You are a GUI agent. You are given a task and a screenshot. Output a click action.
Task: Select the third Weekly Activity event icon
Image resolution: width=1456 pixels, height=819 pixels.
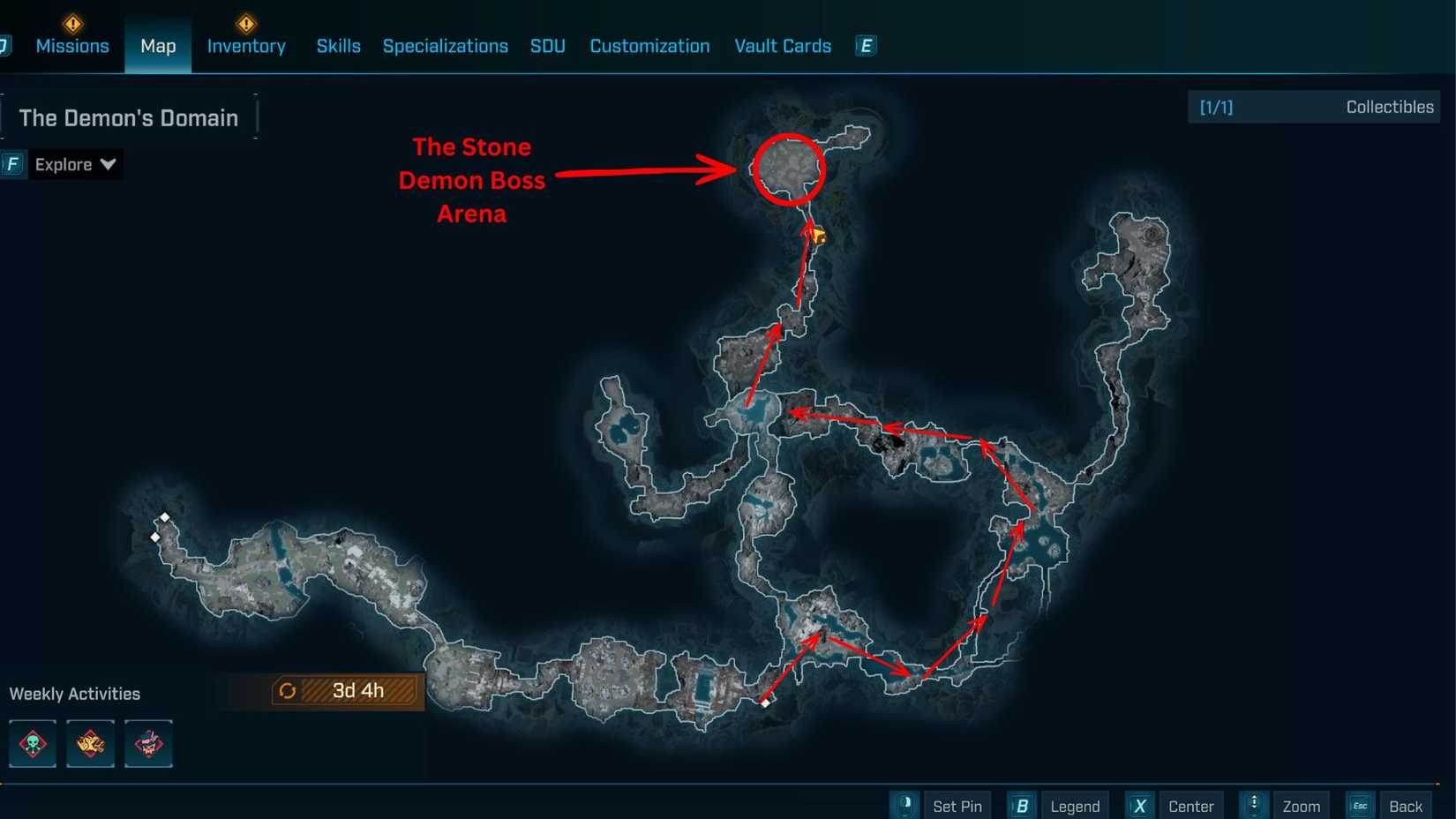click(x=147, y=744)
